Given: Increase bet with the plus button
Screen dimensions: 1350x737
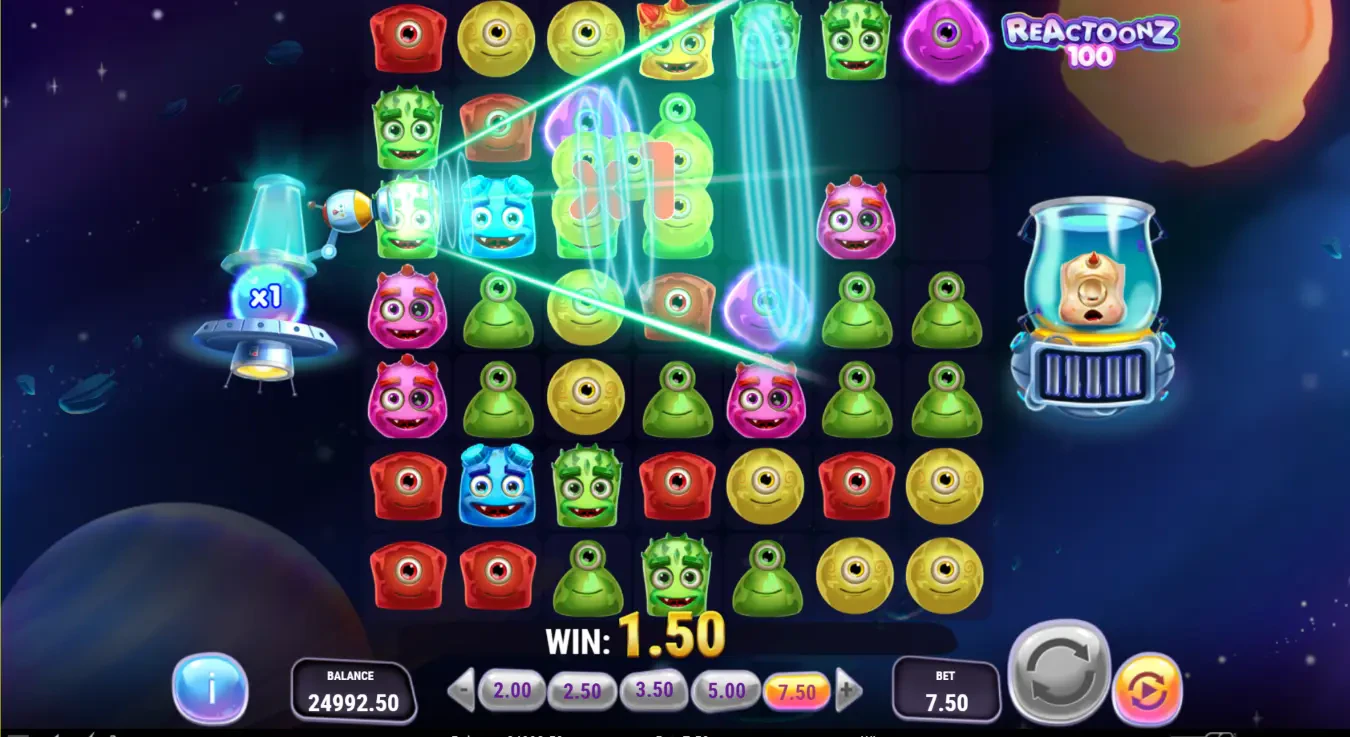Looking at the screenshot, I should (x=847, y=690).
